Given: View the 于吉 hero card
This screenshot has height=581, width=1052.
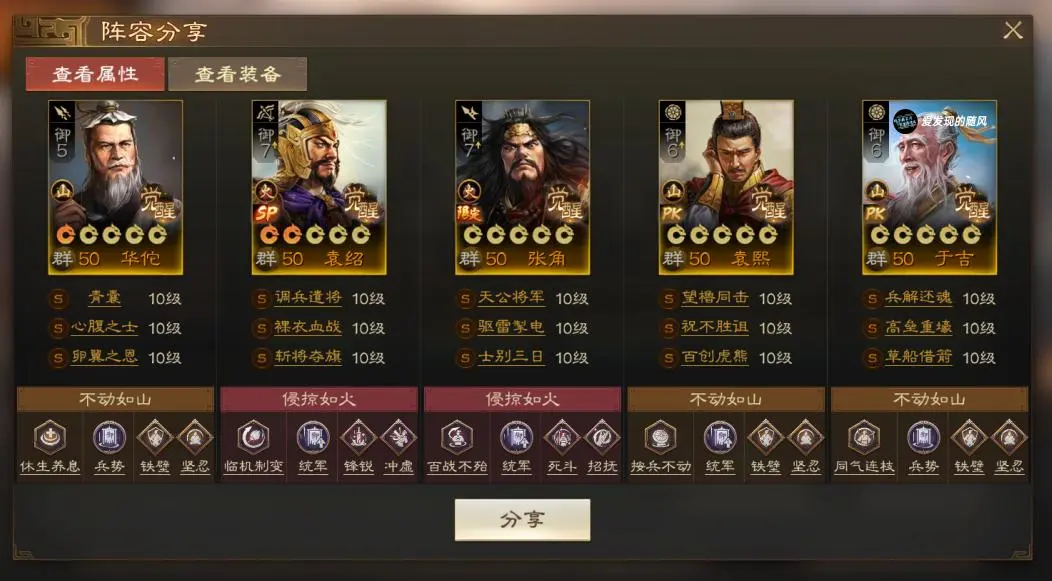Looking at the screenshot, I should pyautogui.click(x=929, y=186).
